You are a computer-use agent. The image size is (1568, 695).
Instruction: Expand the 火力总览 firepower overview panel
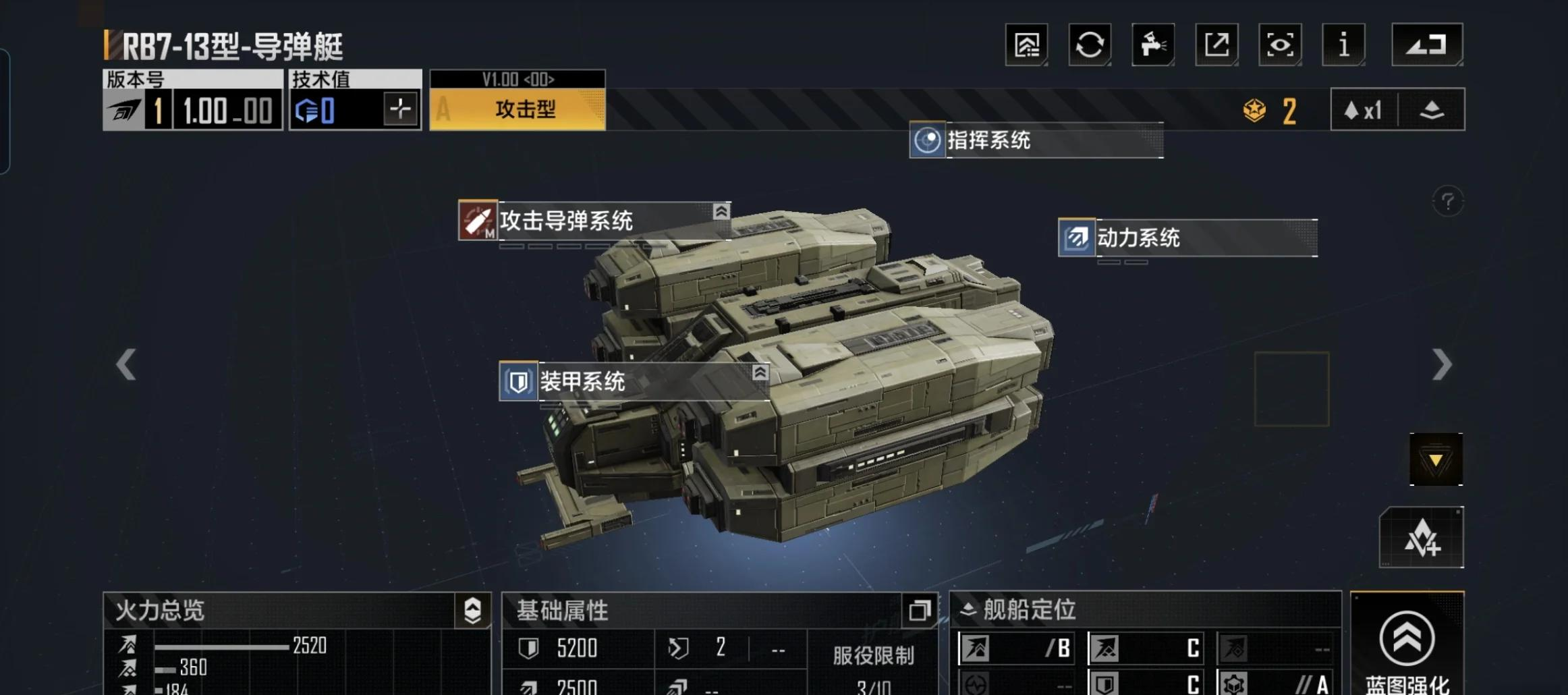pos(473,611)
